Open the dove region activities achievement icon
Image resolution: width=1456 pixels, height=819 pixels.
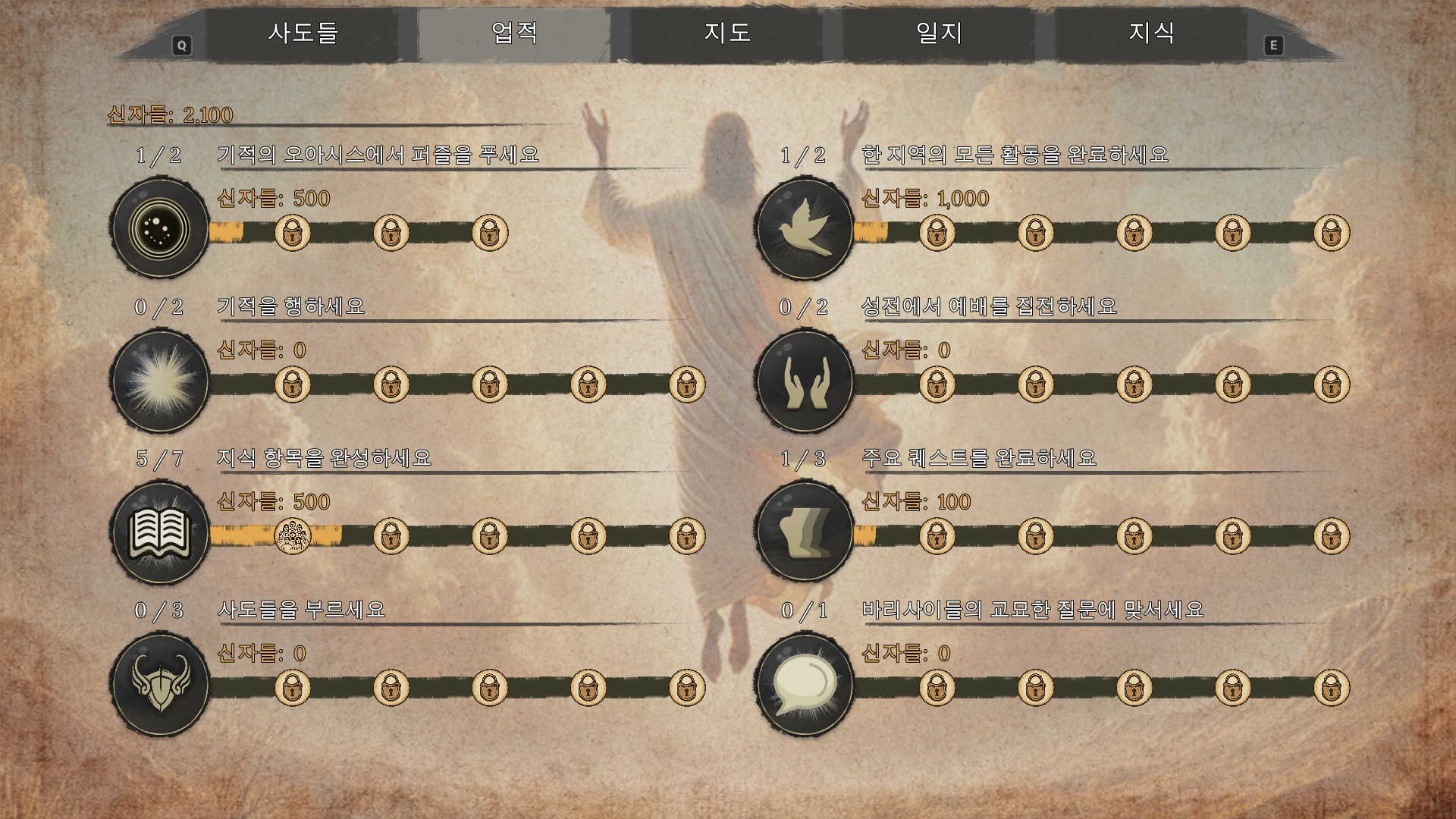tap(805, 228)
